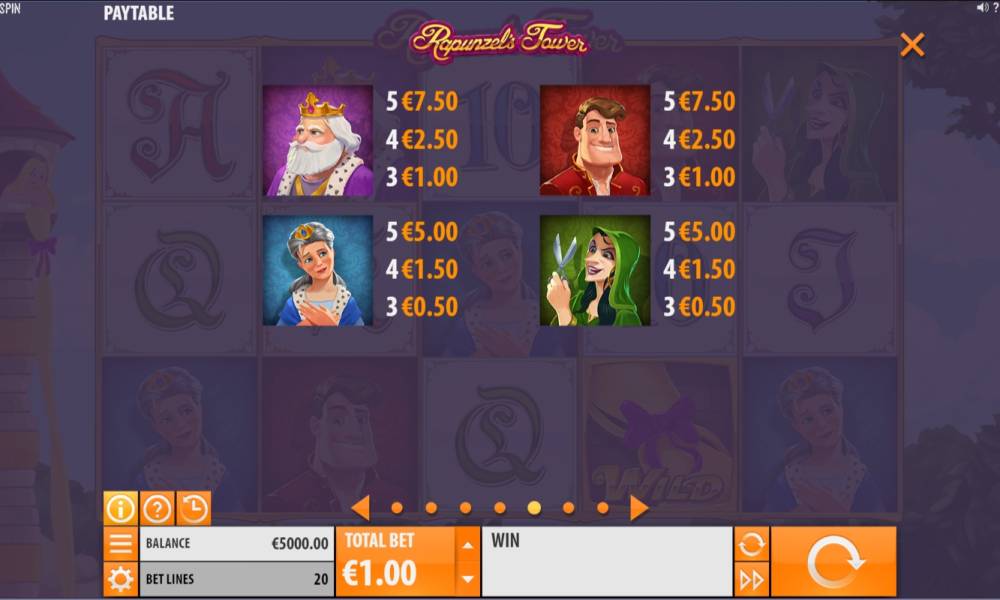The height and width of the screenshot is (600, 1000).
Task: Decrease total bet with down arrow
Action: pyautogui.click(x=467, y=578)
